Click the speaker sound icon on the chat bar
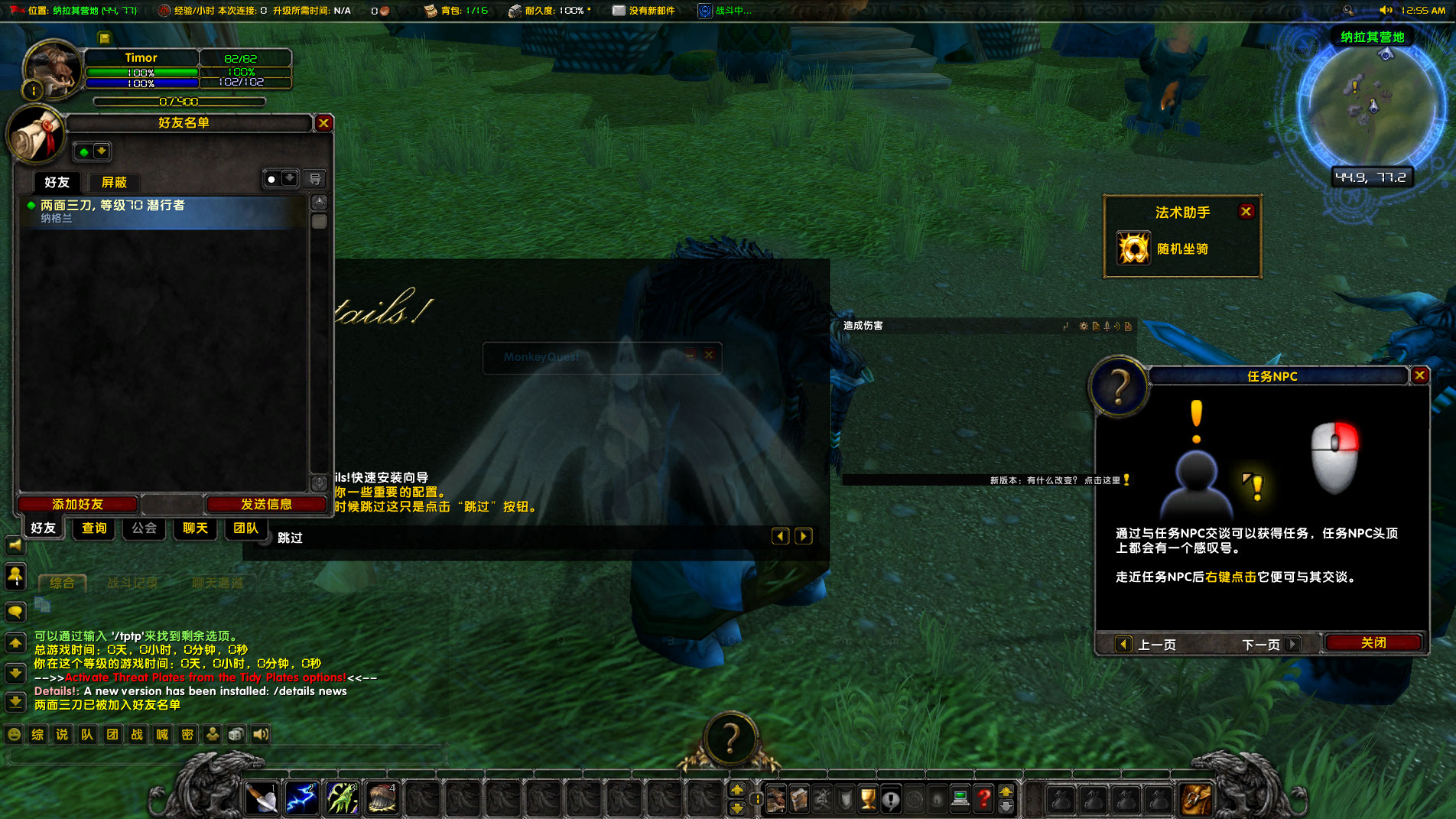 pyautogui.click(x=260, y=734)
